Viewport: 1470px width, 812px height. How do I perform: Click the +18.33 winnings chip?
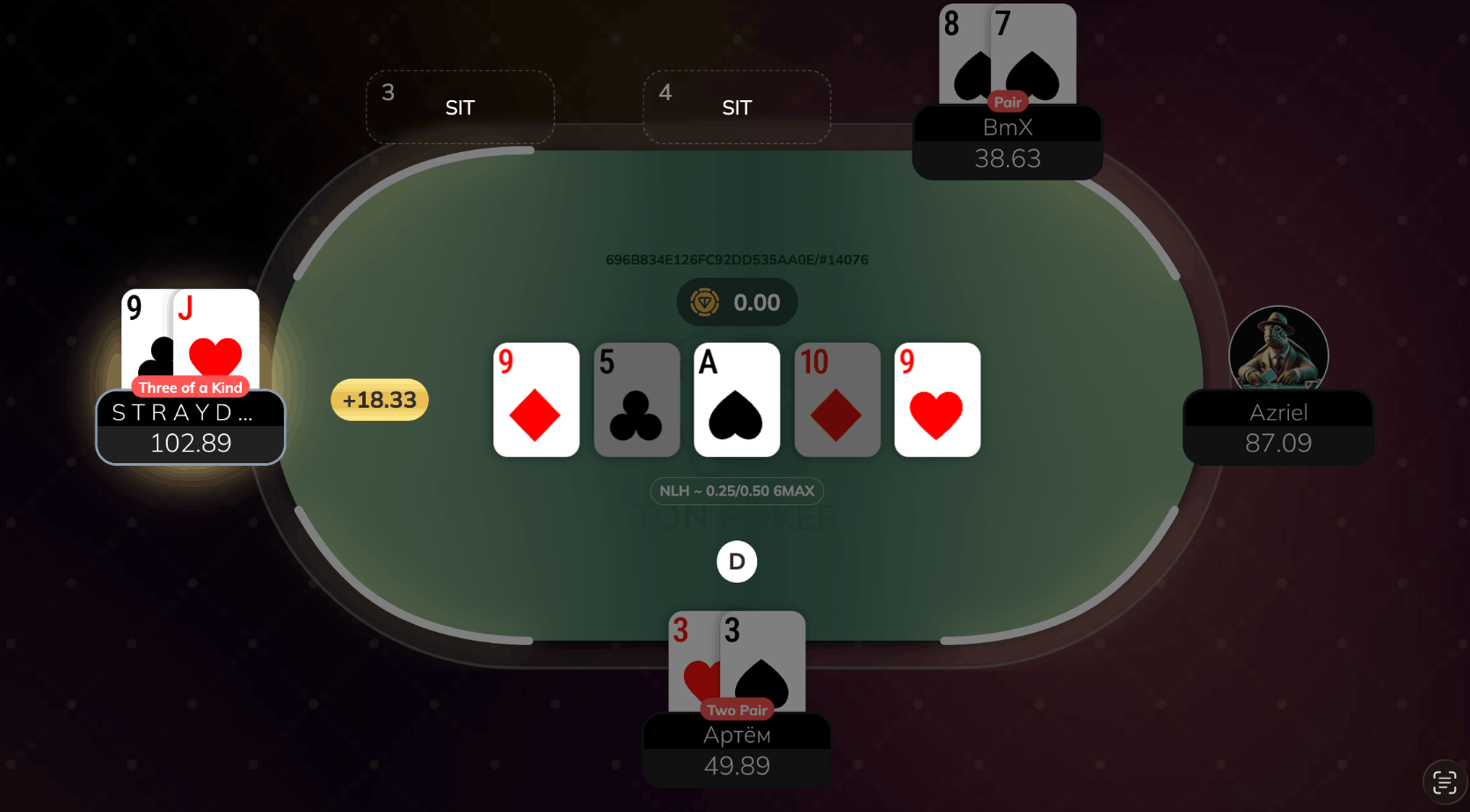pyautogui.click(x=379, y=399)
